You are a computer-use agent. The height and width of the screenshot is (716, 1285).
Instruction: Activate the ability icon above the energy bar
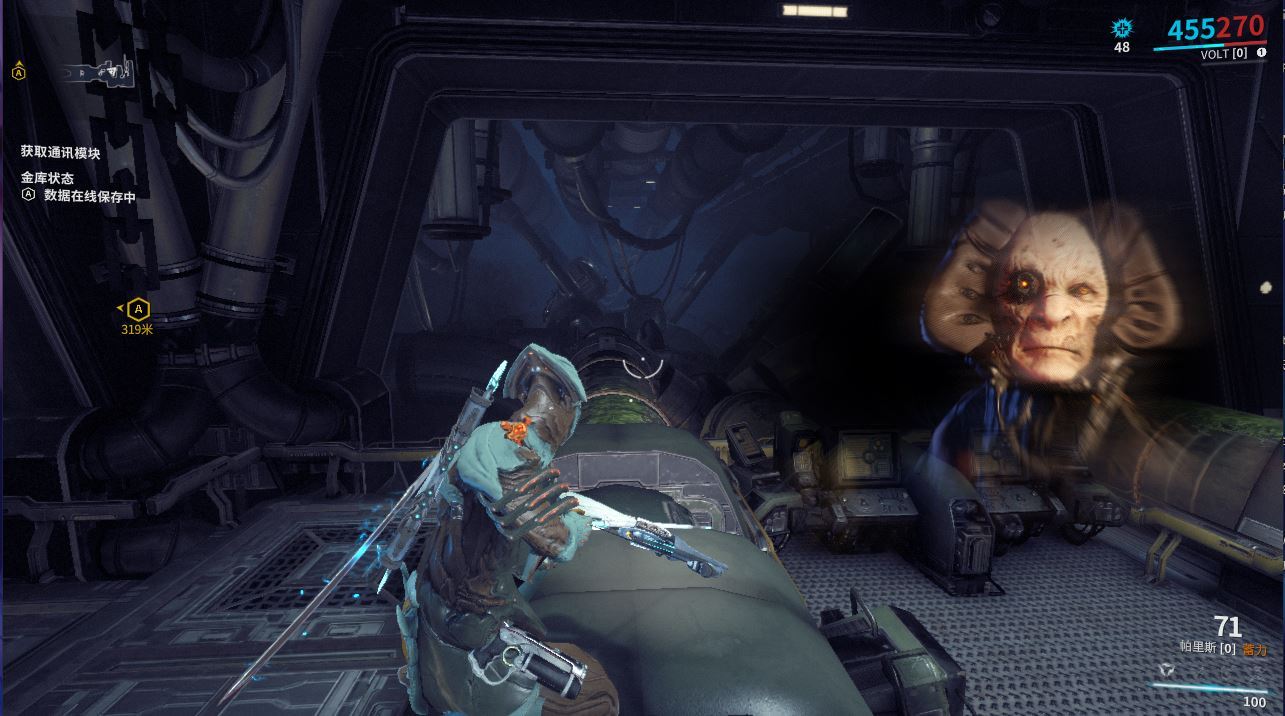click(1166, 670)
